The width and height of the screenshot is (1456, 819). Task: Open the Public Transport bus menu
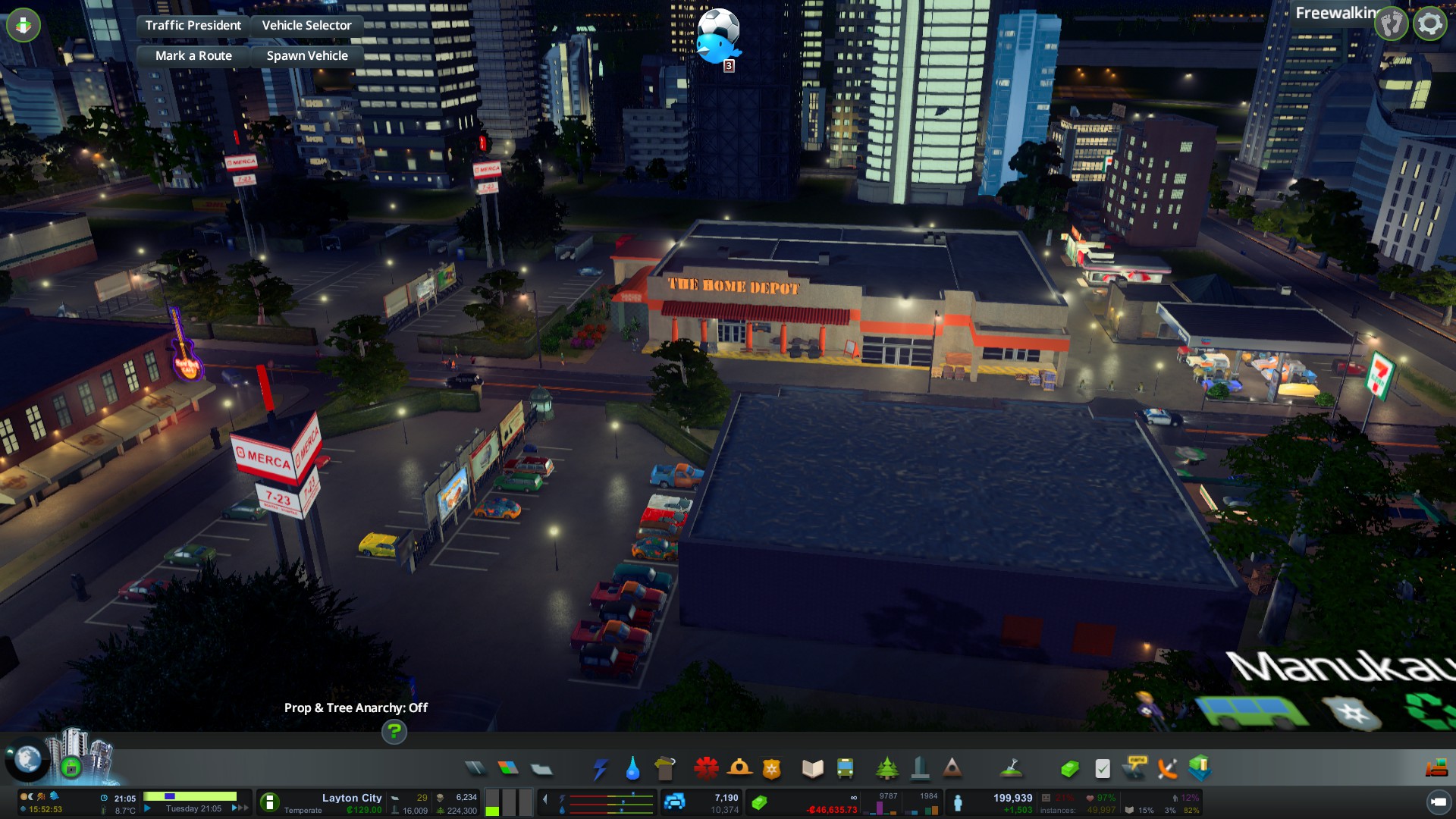tap(845, 769)
